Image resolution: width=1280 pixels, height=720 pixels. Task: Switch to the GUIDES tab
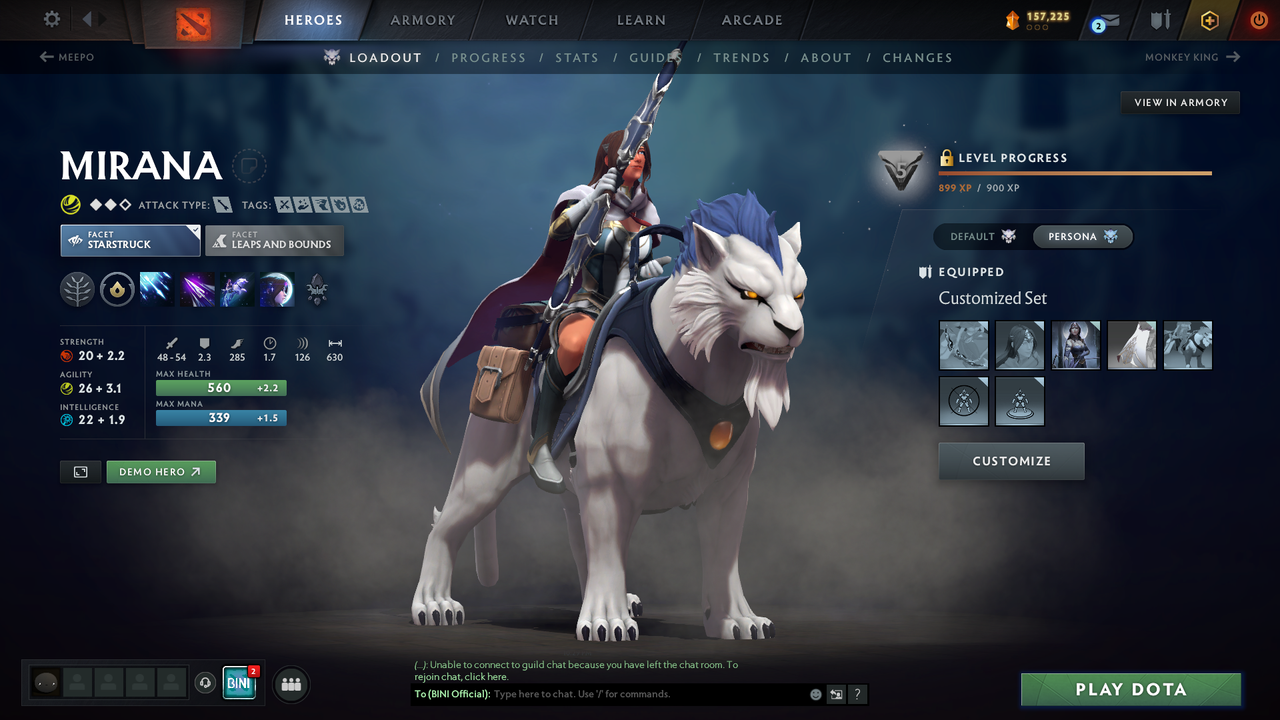655,57
